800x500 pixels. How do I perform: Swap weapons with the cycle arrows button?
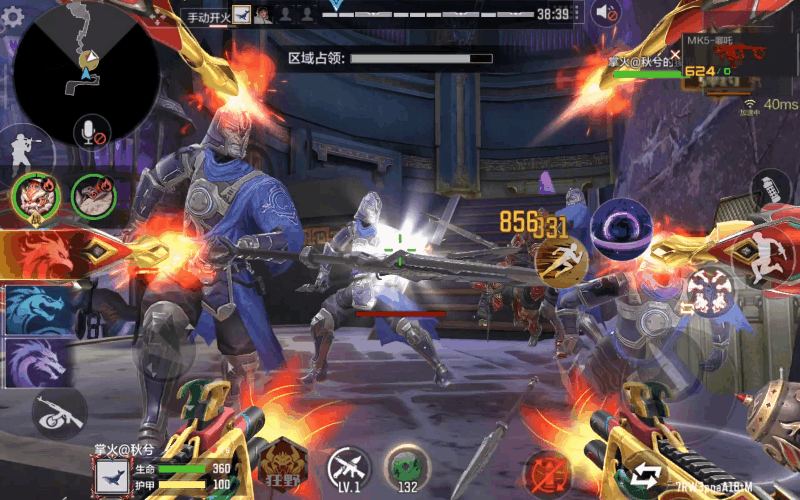coord(645,472)
